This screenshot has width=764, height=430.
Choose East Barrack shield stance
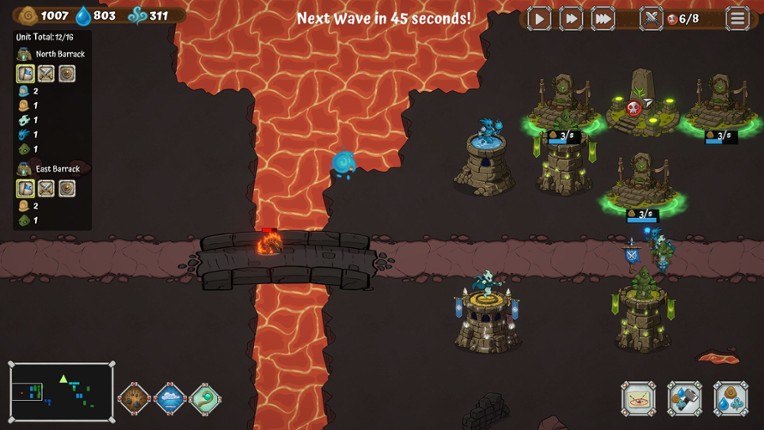click(x=67, y=188)
